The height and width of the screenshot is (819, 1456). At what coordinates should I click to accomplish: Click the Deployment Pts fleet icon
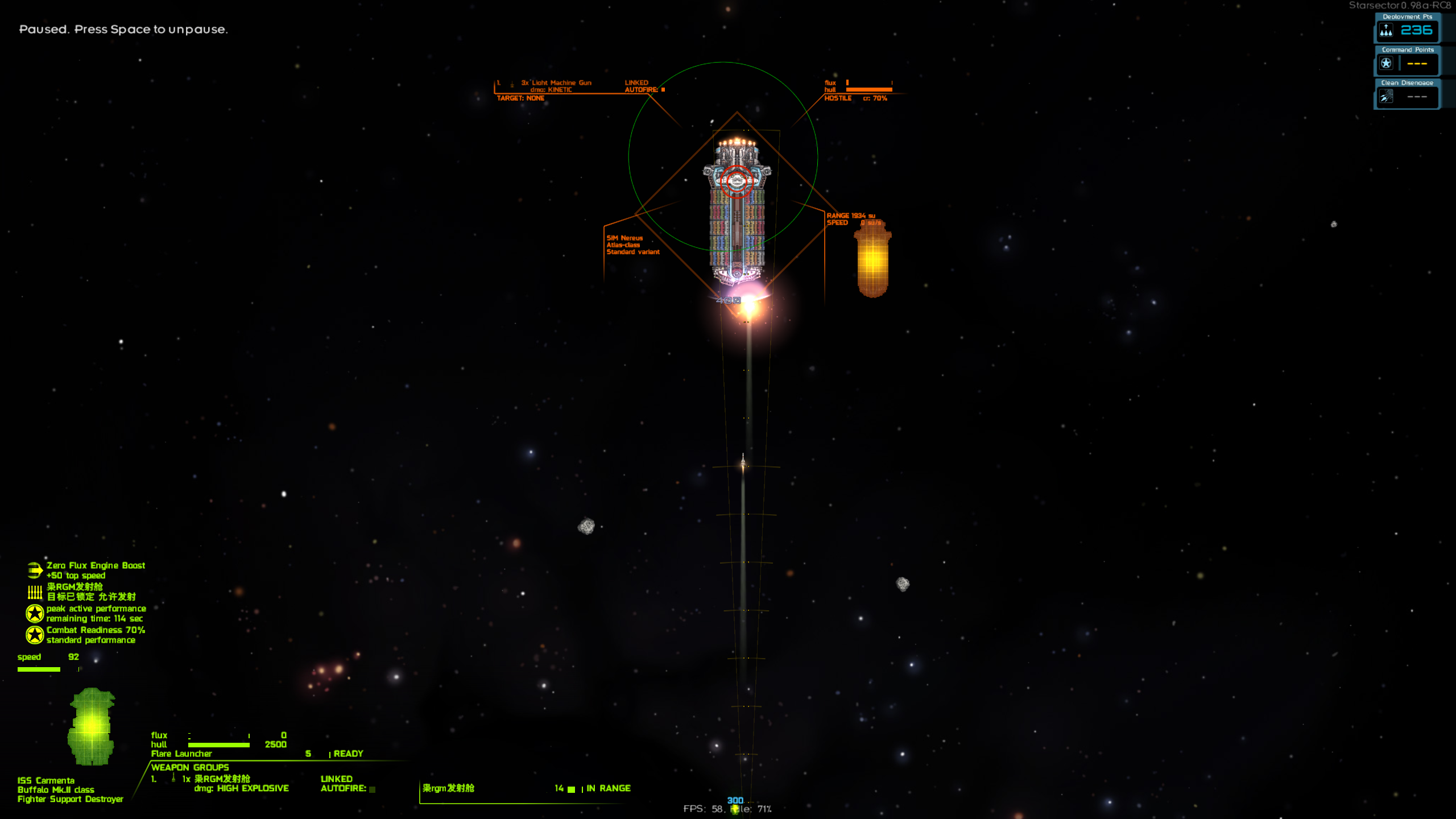click(1386, 31)
